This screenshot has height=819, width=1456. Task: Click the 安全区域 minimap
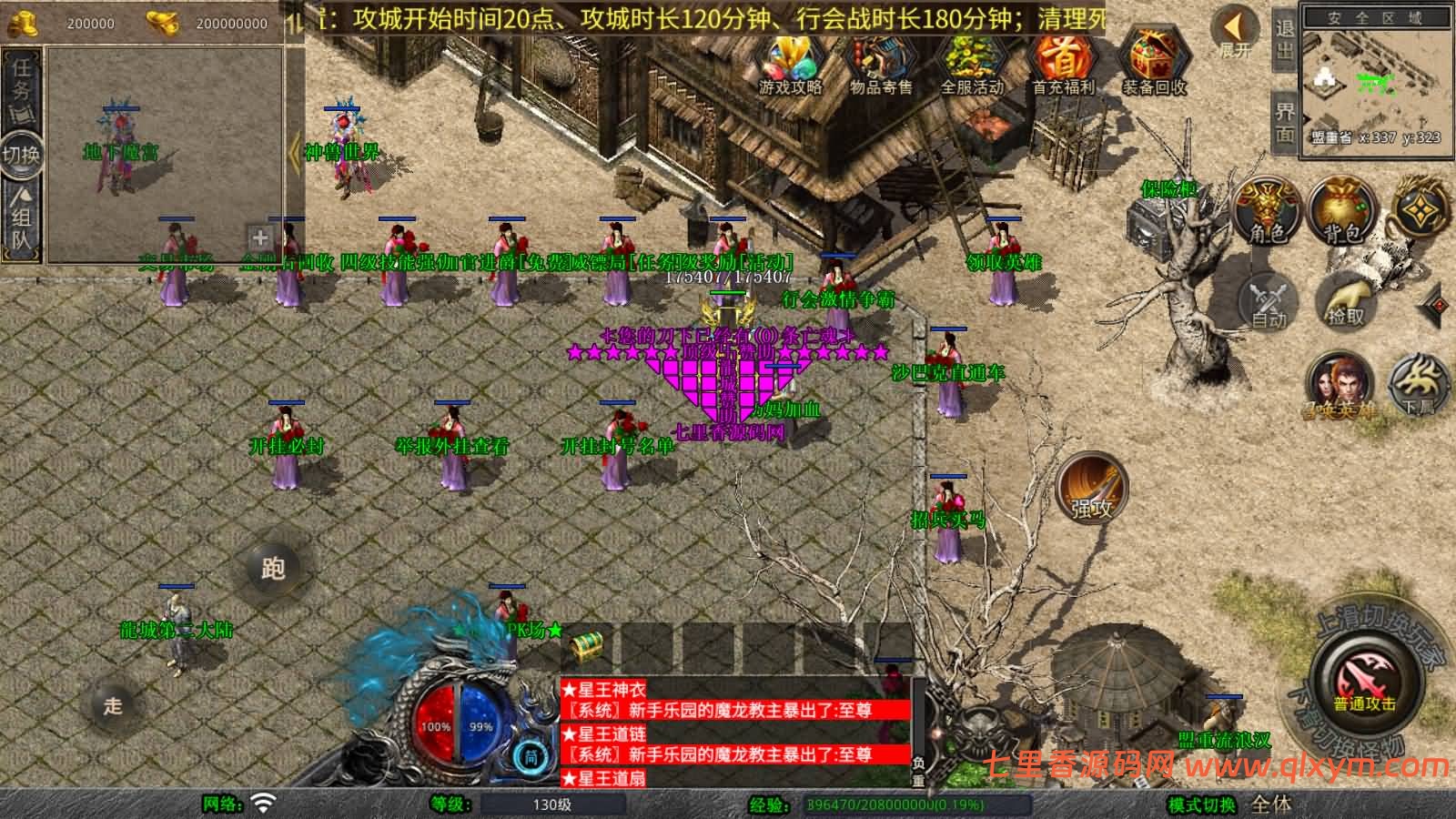click(x=1375, y=82)
